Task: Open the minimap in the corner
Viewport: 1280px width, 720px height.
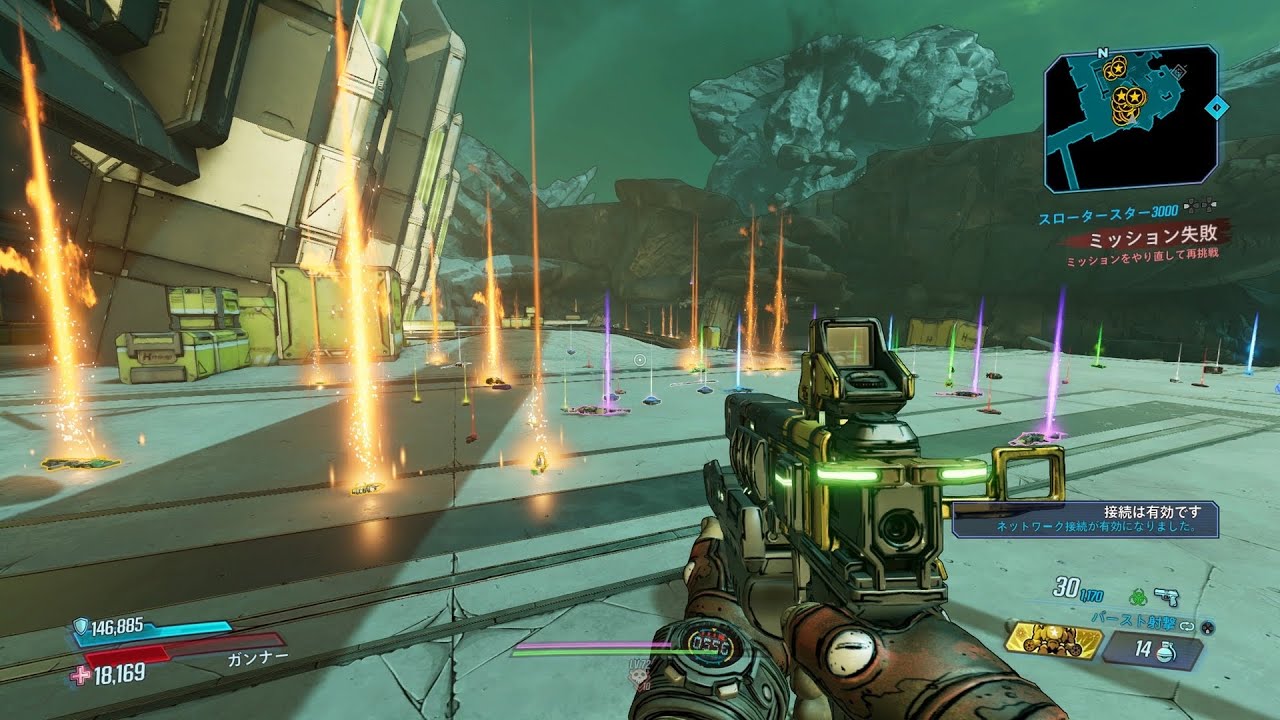Action: click(x=1131, y=117)
